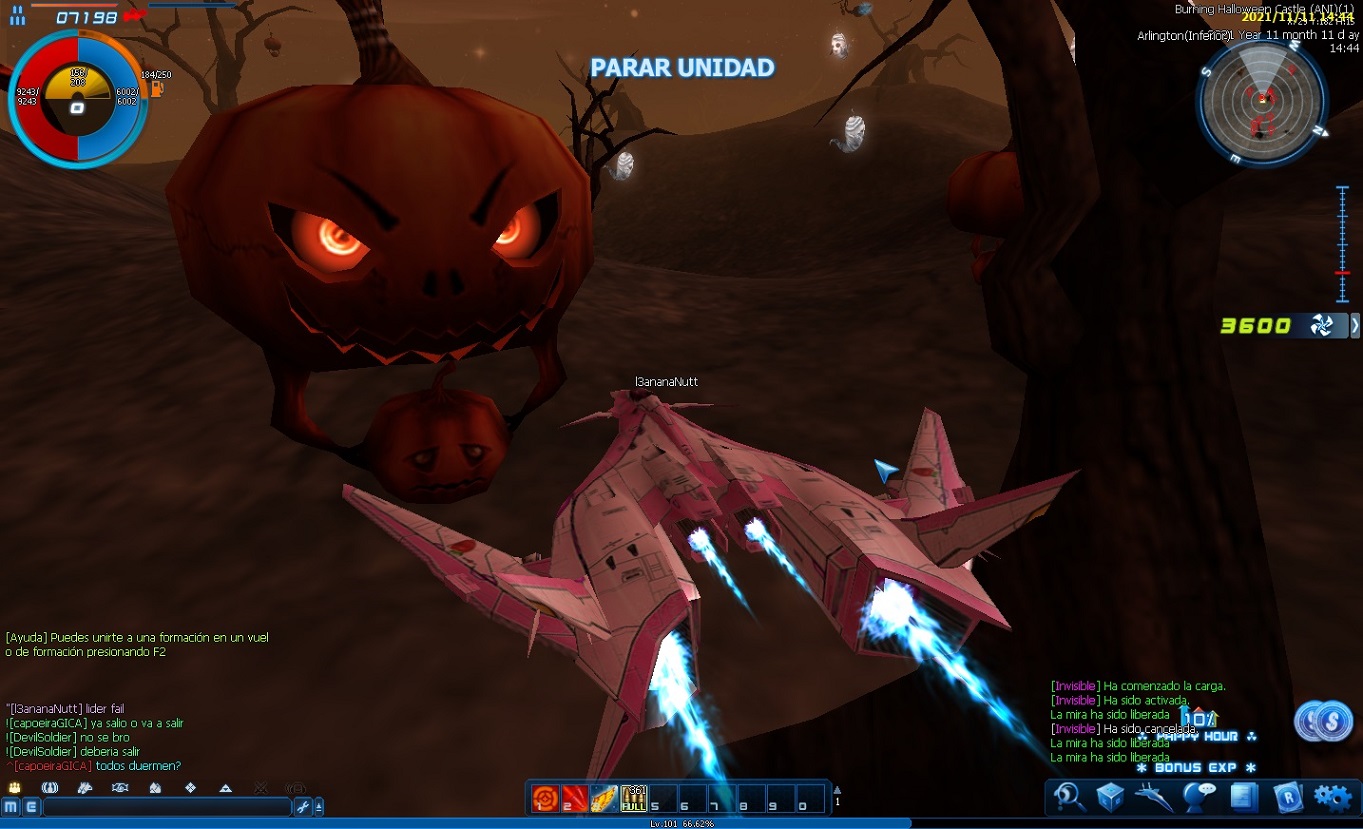Open the documents mission log icon

[1243, 797]
